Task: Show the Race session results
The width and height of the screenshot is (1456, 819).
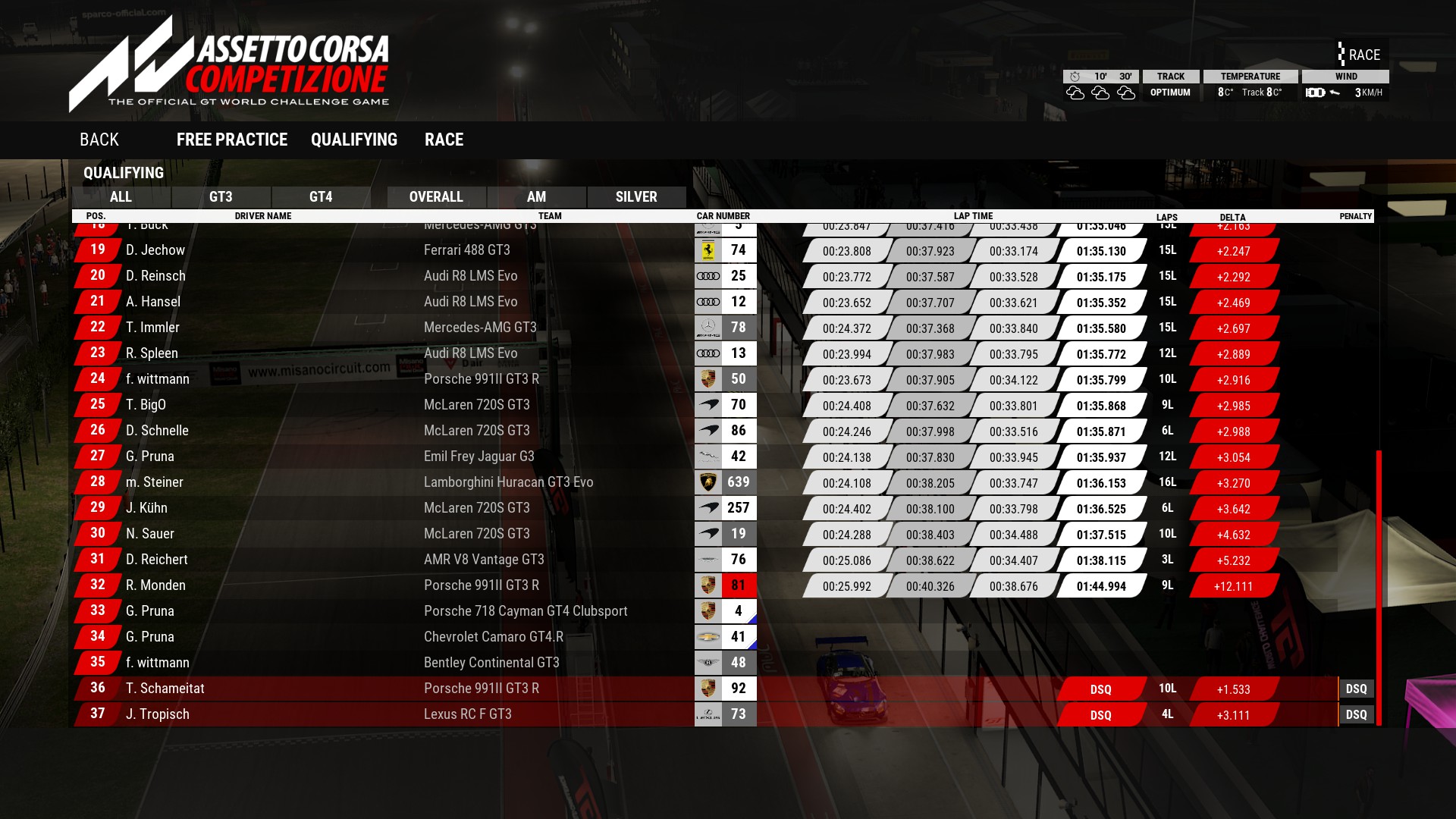Action: (444, 140)
